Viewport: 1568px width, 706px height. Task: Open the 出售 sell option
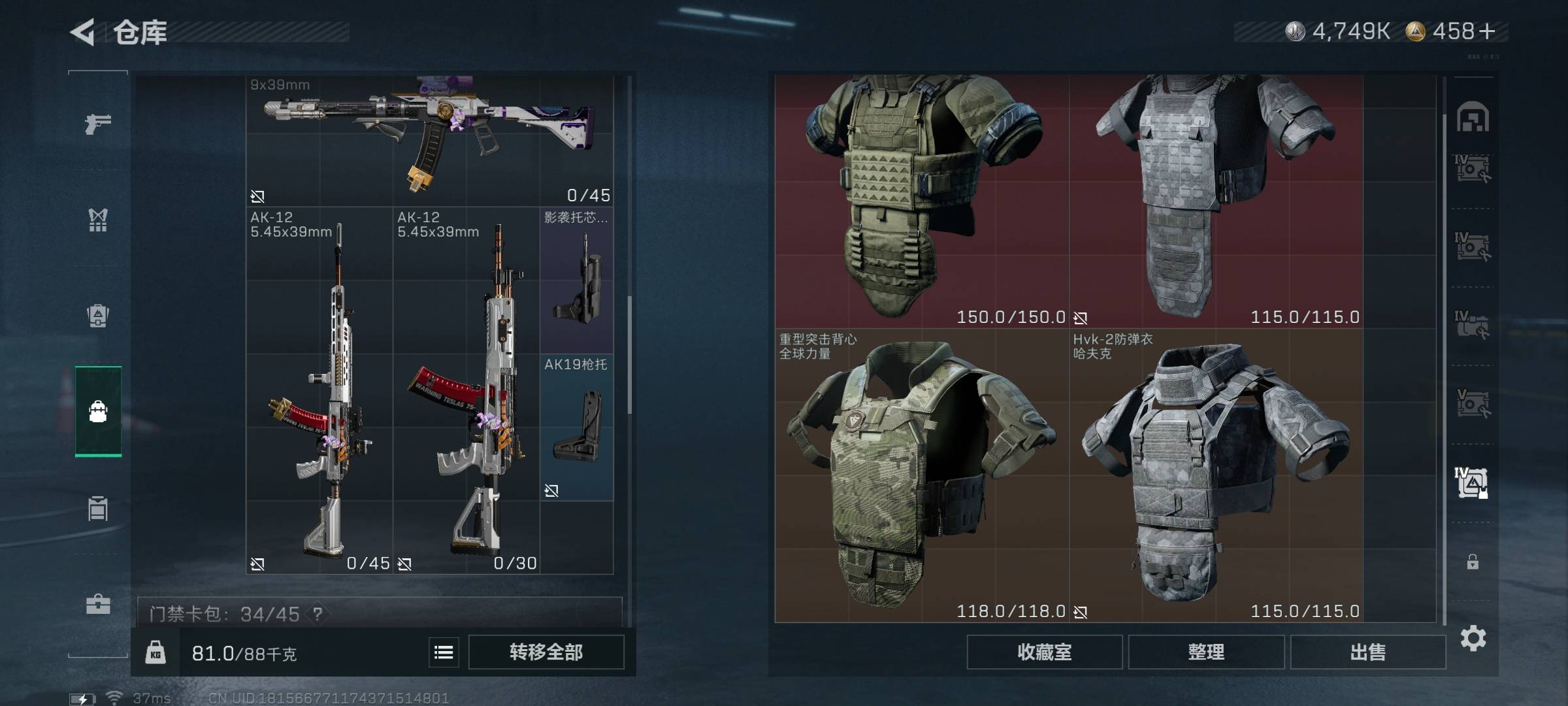[x=1367, y=652]
